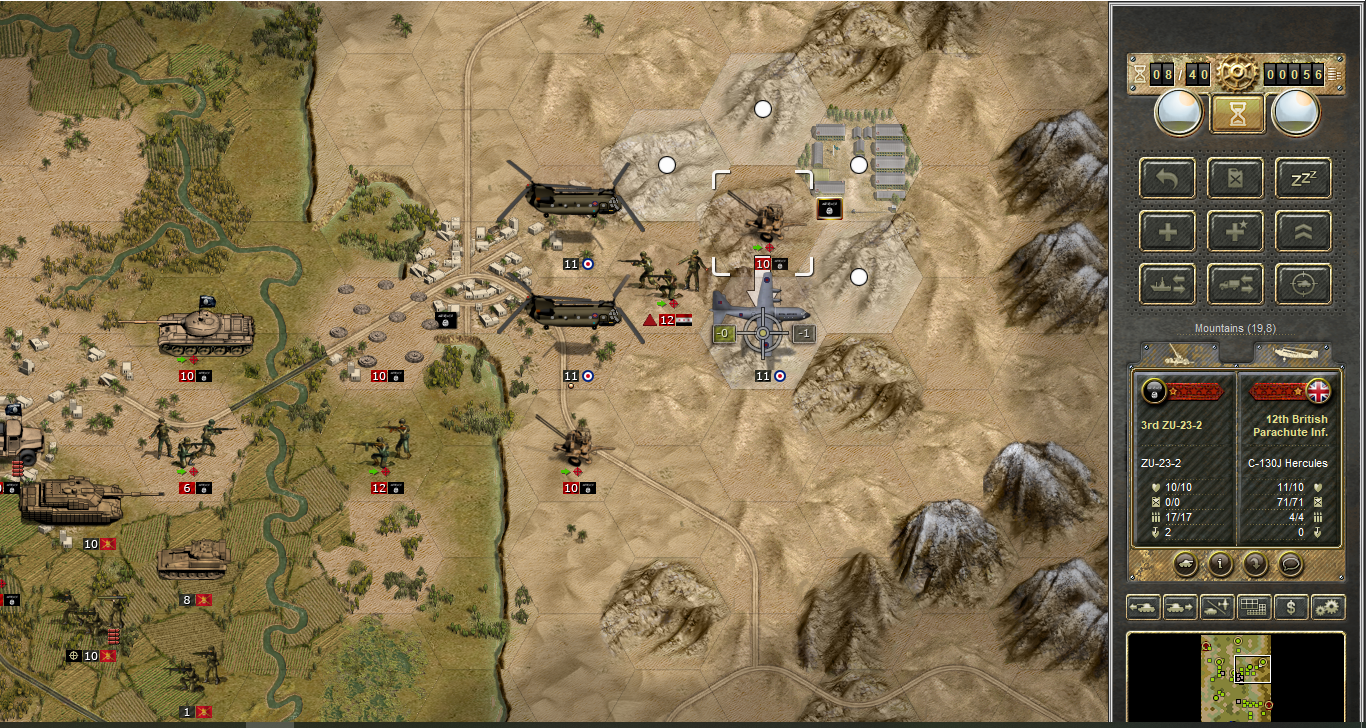Click the plus-with-star elite replacements button
Image resolution: width=1366 pixels, height=728 pixels.
(1236, 231)
